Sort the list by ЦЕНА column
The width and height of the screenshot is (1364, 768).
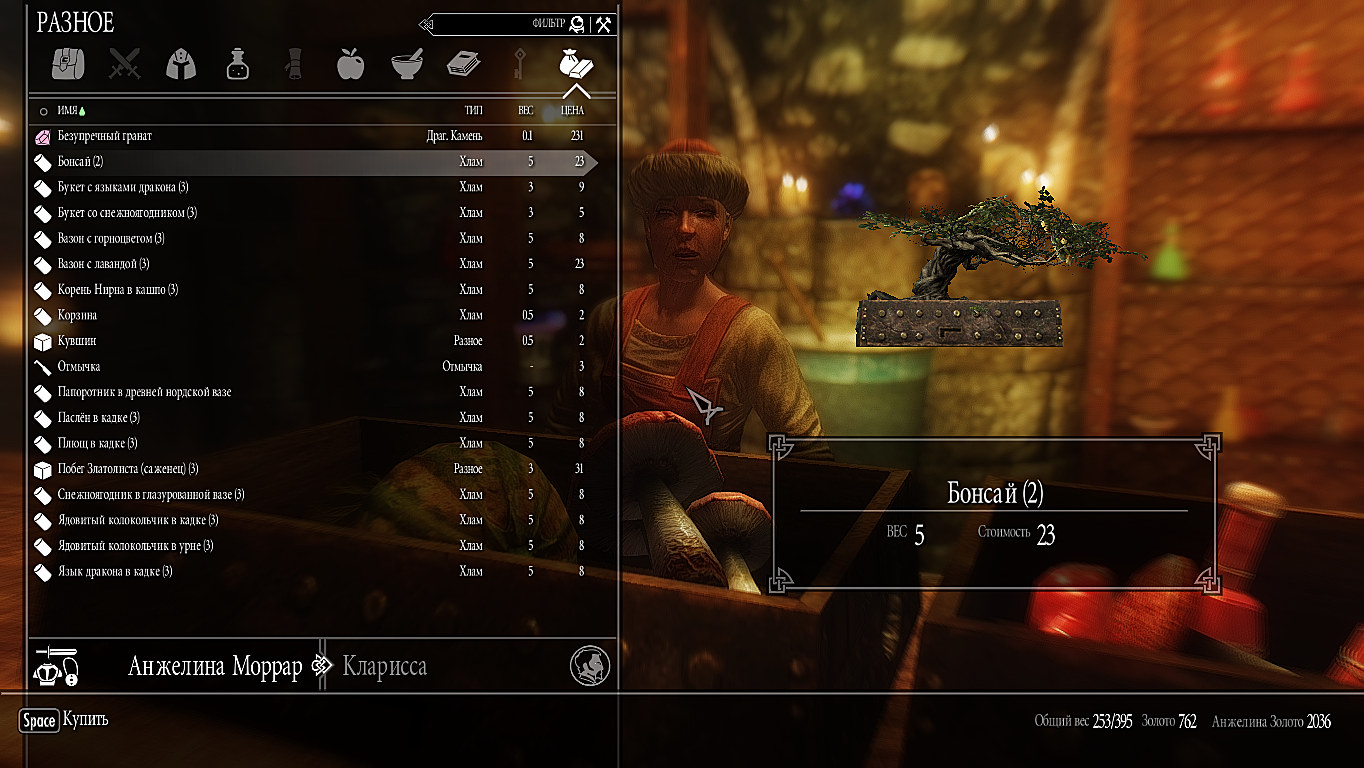(573, 111)
